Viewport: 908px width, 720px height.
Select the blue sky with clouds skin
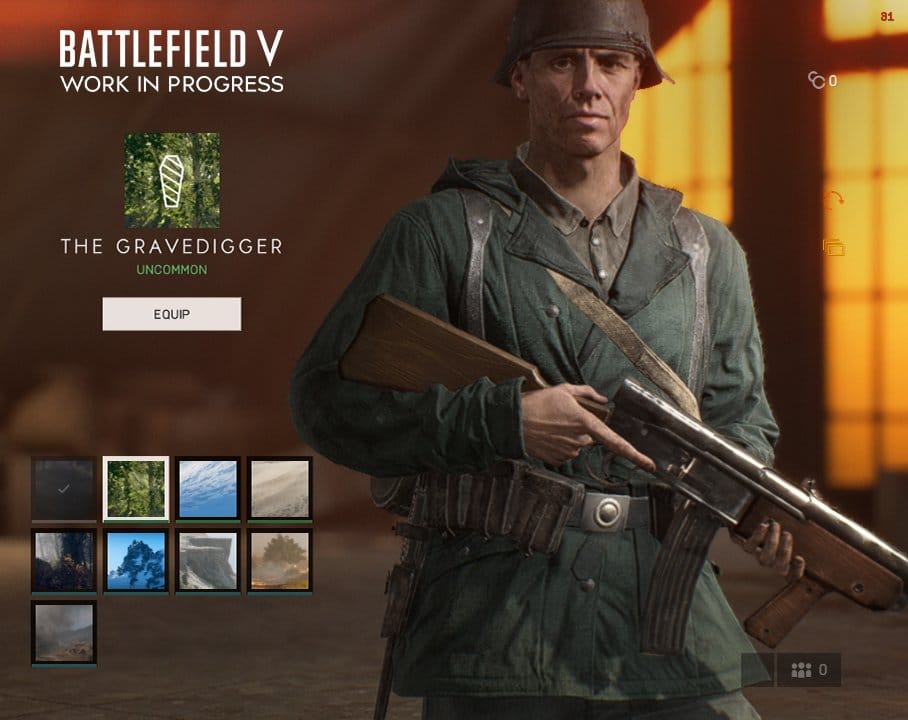(x=208, y=489)
